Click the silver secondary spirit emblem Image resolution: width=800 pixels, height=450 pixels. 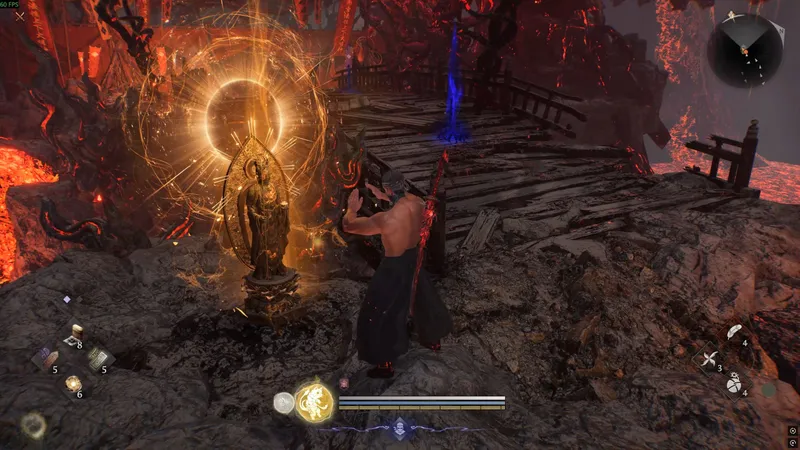point(284,402)
